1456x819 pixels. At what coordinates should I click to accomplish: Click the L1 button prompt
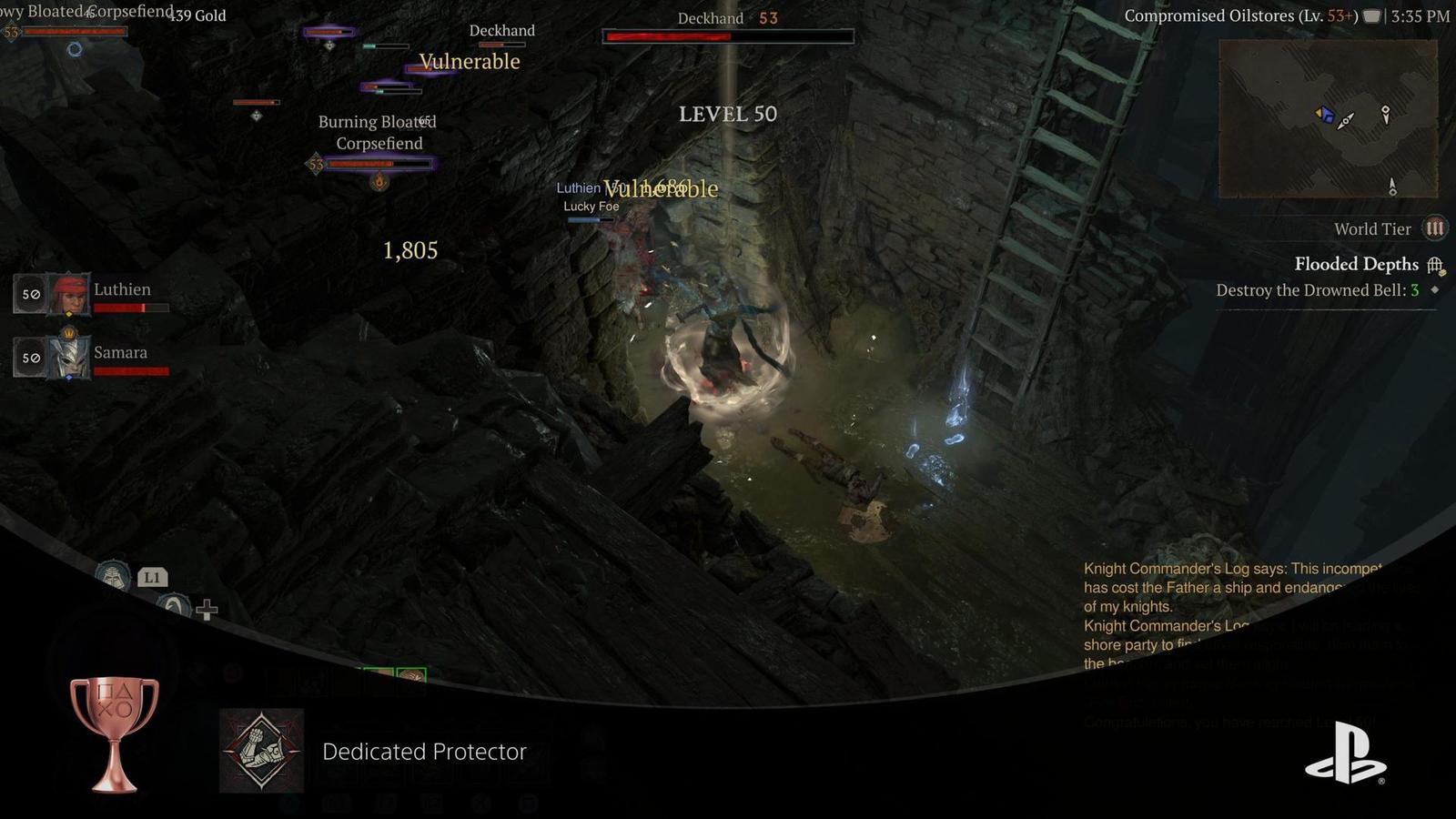[x=153, y=577]
